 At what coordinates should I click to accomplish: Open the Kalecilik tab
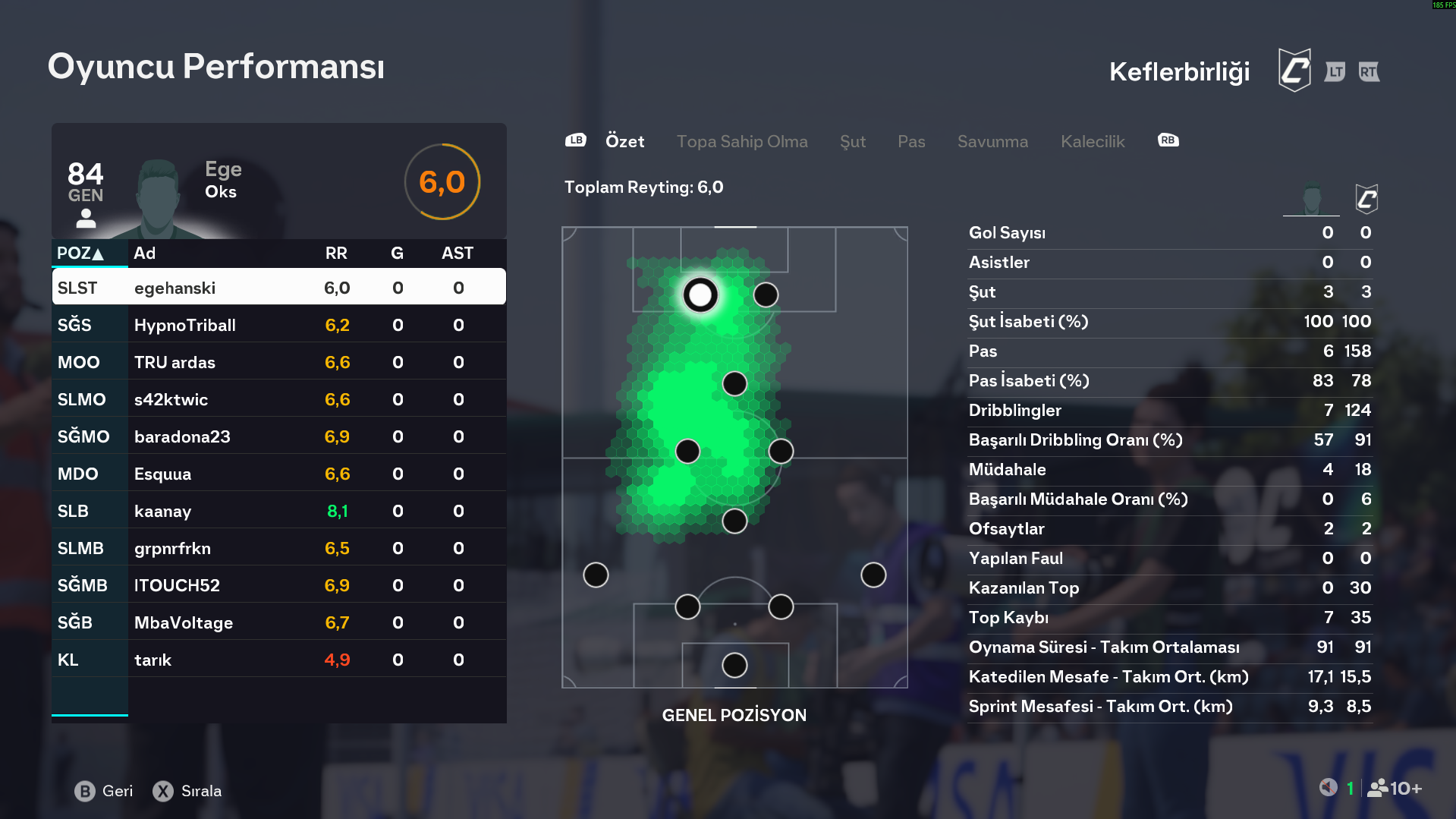click(x=1092, y=141)
